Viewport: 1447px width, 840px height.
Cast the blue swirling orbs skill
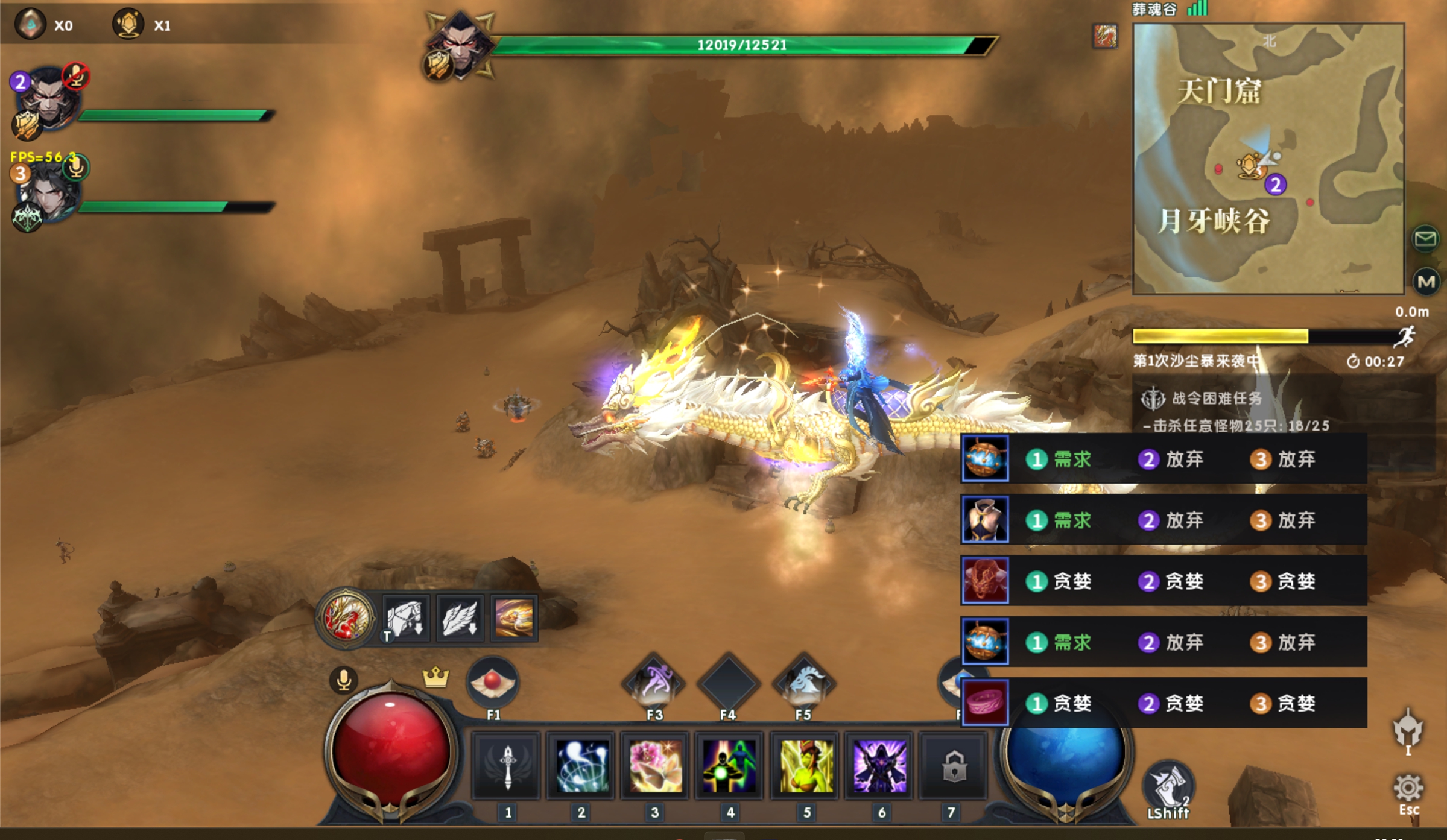pos(581,766)
